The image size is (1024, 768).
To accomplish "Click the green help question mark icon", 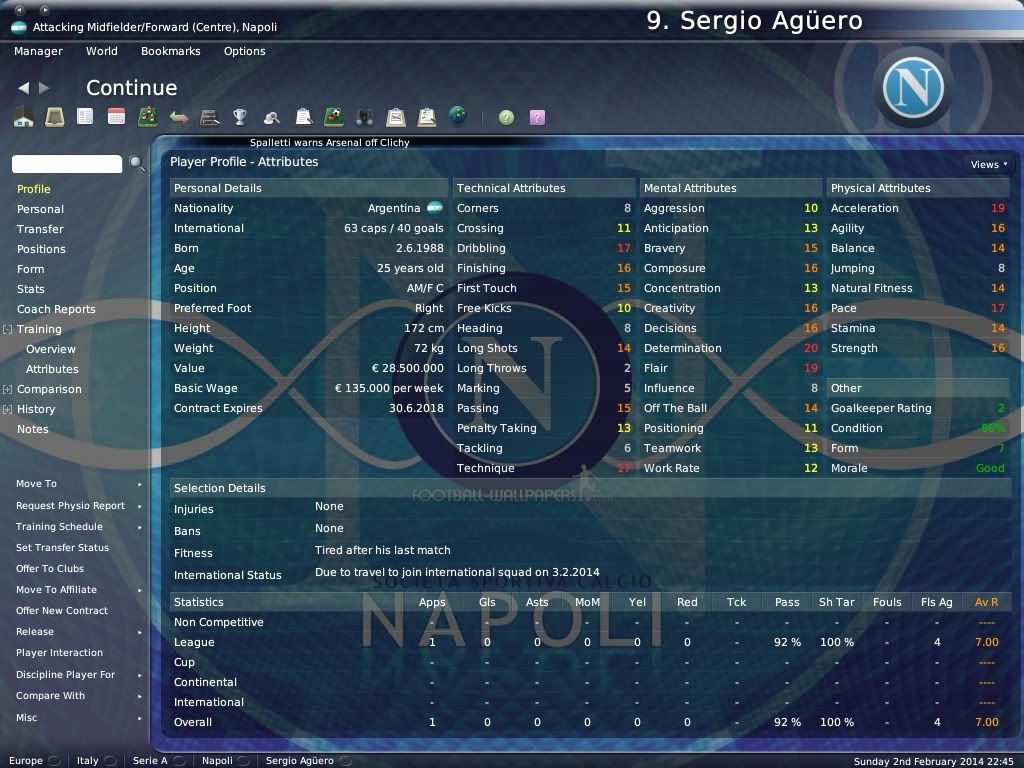I will click(x=507, y=117).
